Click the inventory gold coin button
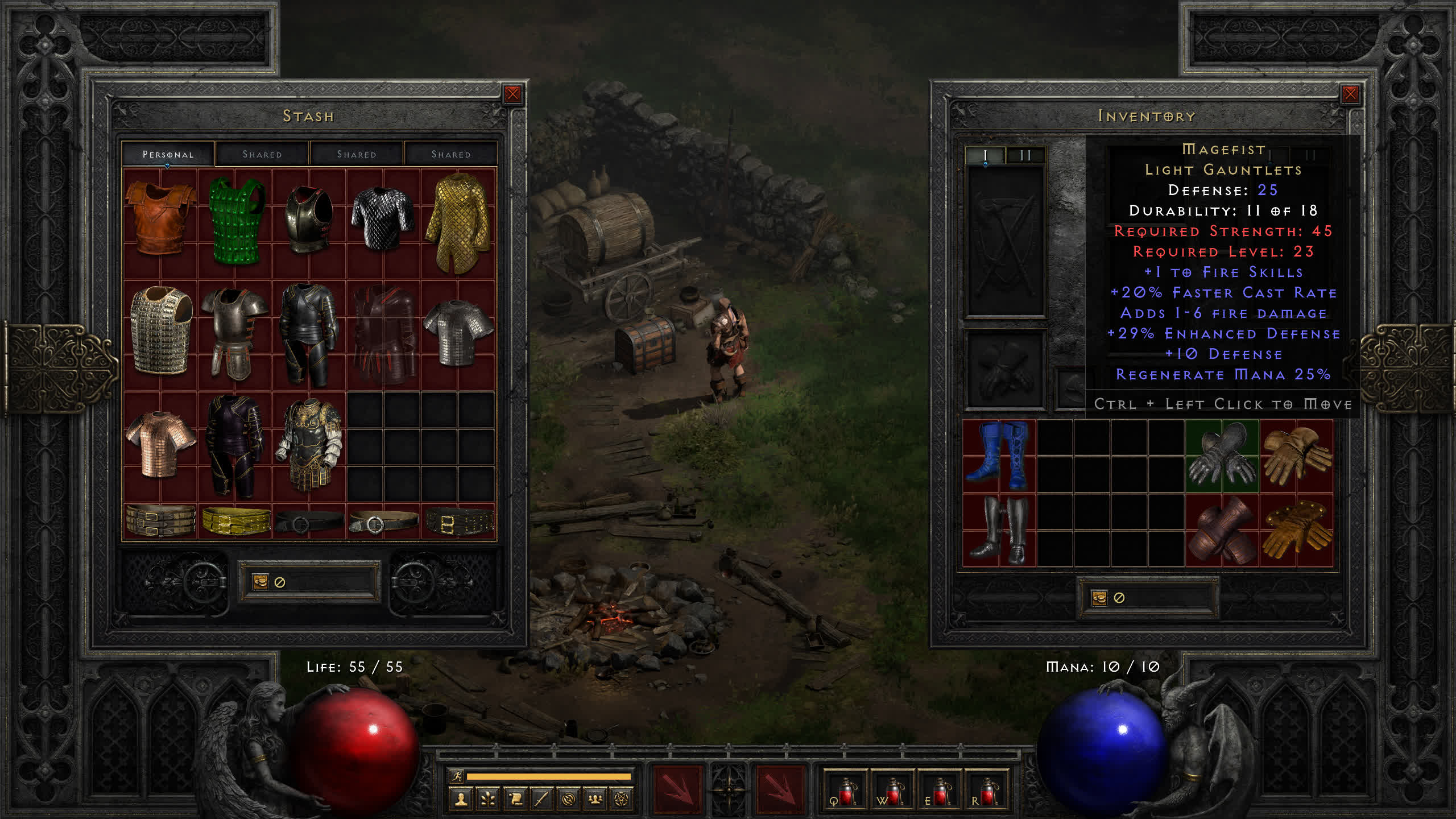Viewport: 1456px width, 819px height. (1099, 598)
